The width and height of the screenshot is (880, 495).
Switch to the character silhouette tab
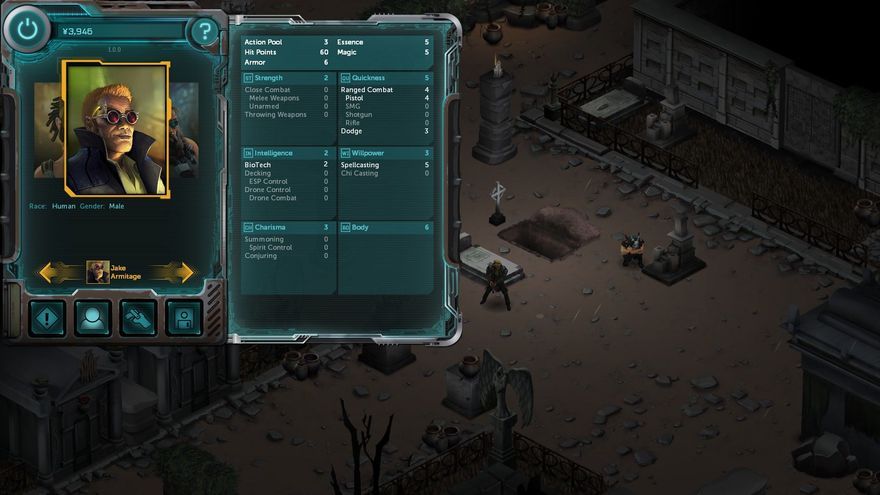(93, 318)
